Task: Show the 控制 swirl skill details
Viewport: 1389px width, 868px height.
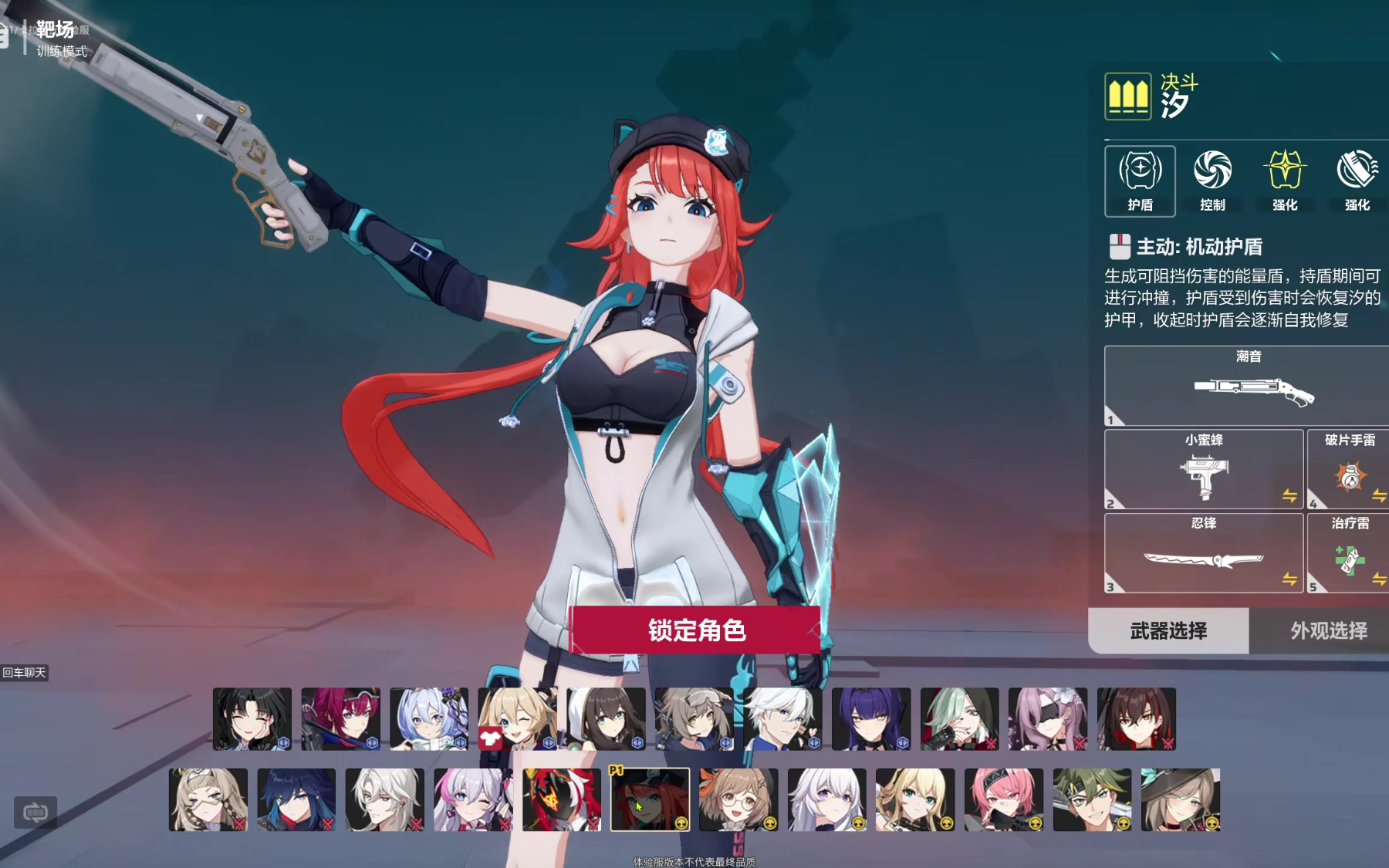Action: coord(1212,181)
